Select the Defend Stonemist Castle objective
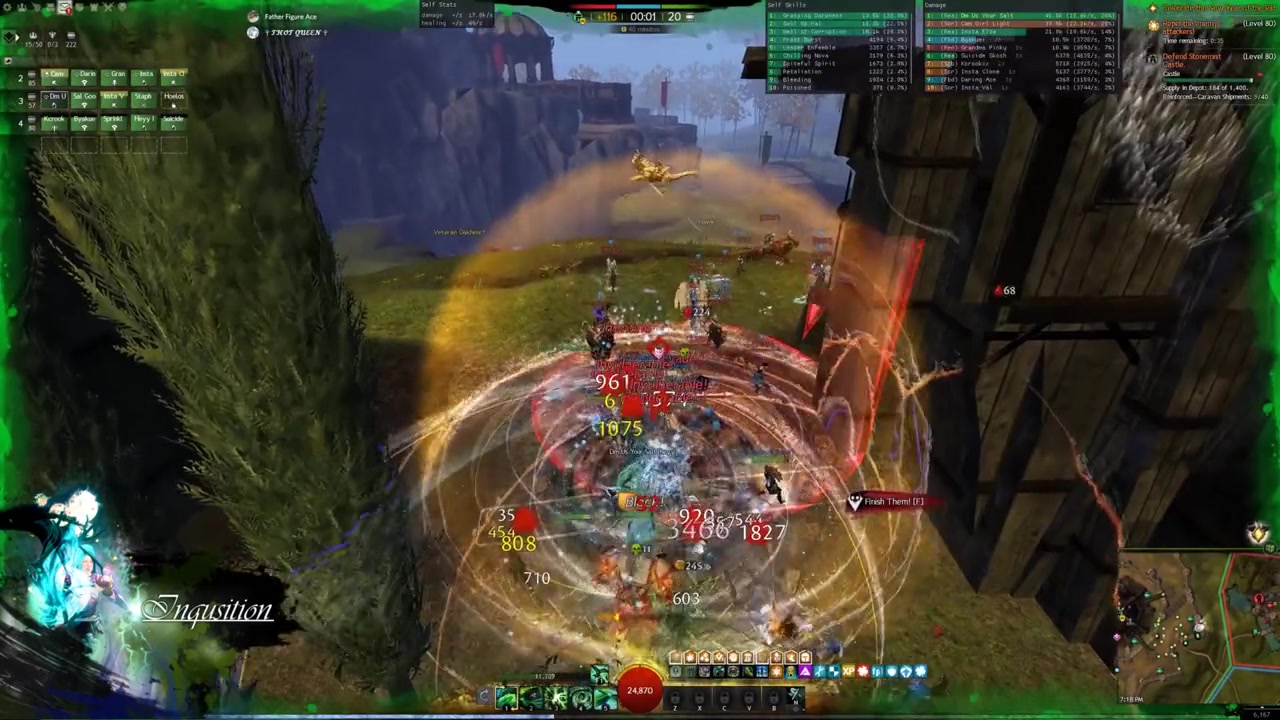 (1192, 61)
